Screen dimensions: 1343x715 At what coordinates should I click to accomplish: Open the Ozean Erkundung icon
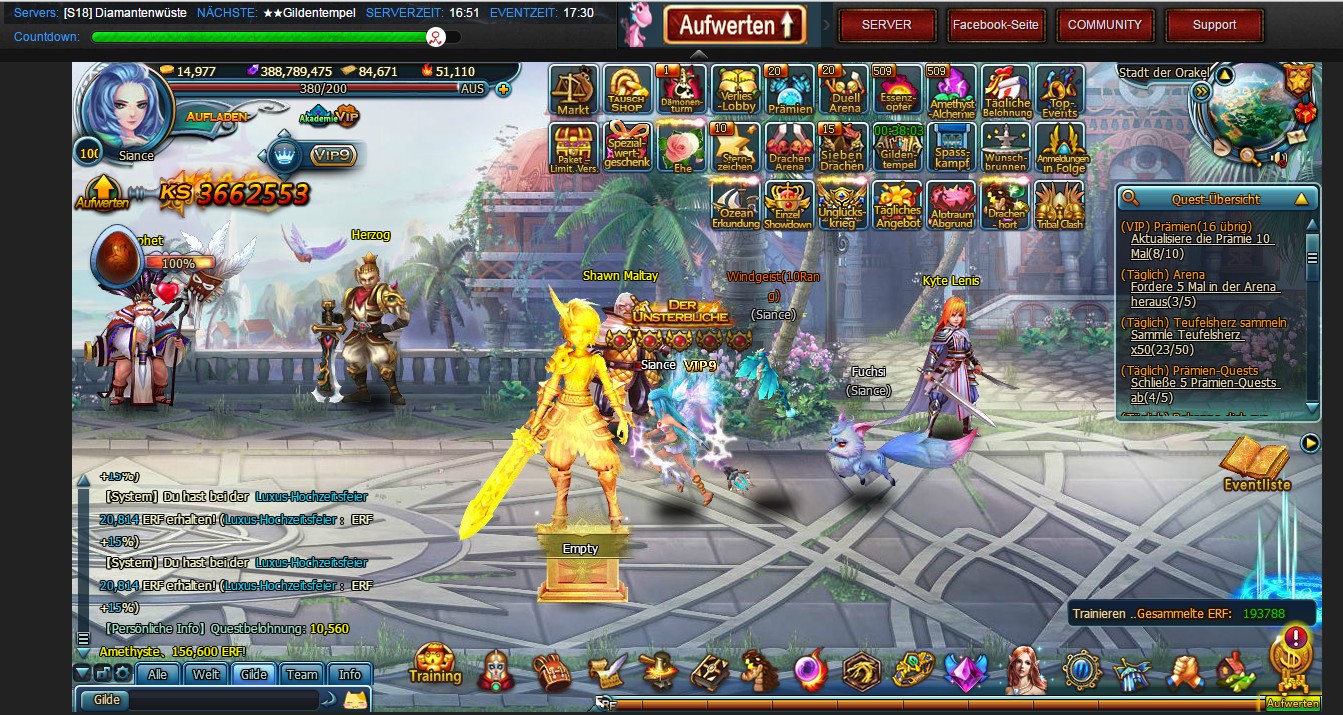[736, 205]
